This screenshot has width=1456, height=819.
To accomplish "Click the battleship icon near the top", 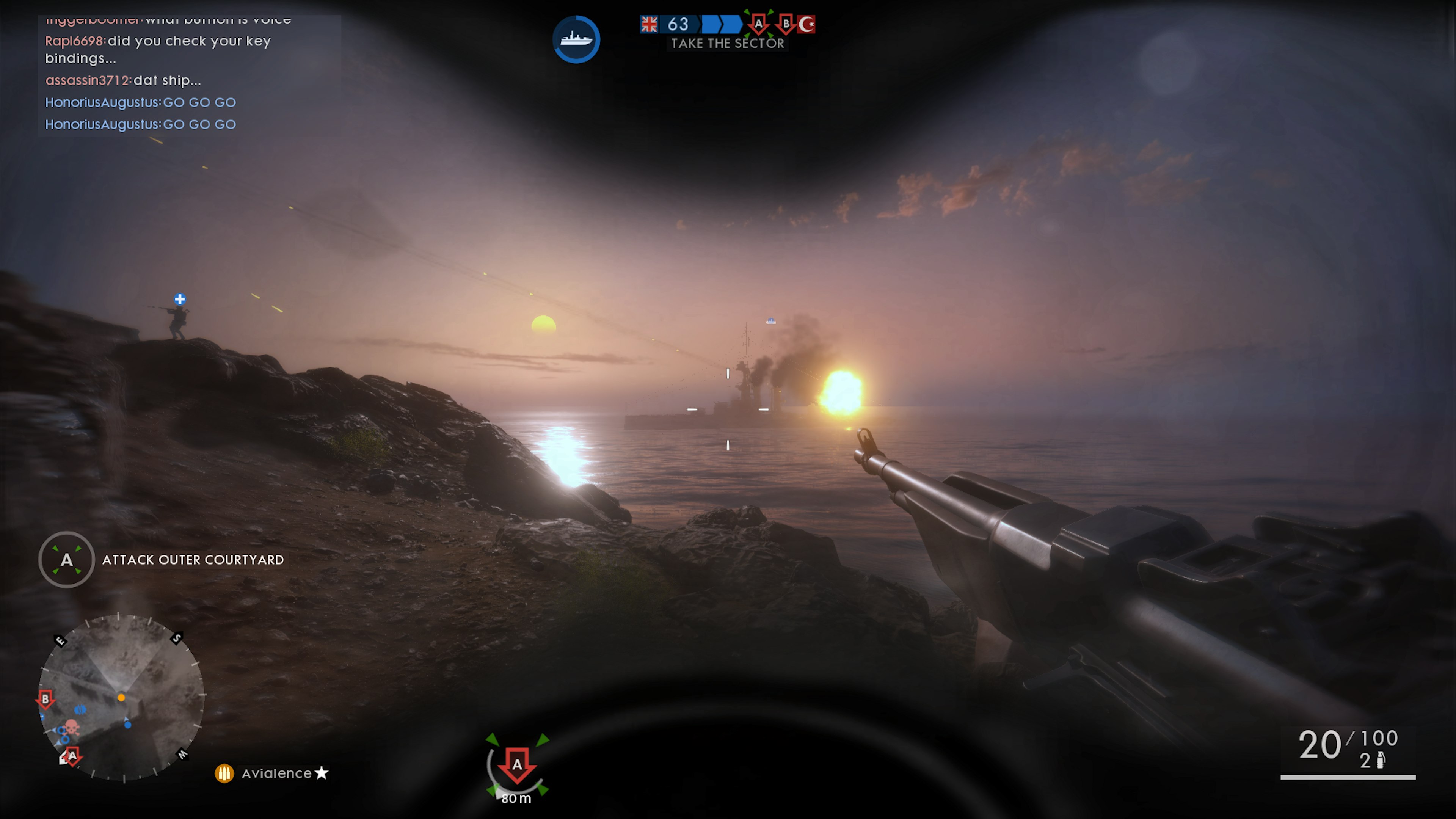I will coord(576,38).
